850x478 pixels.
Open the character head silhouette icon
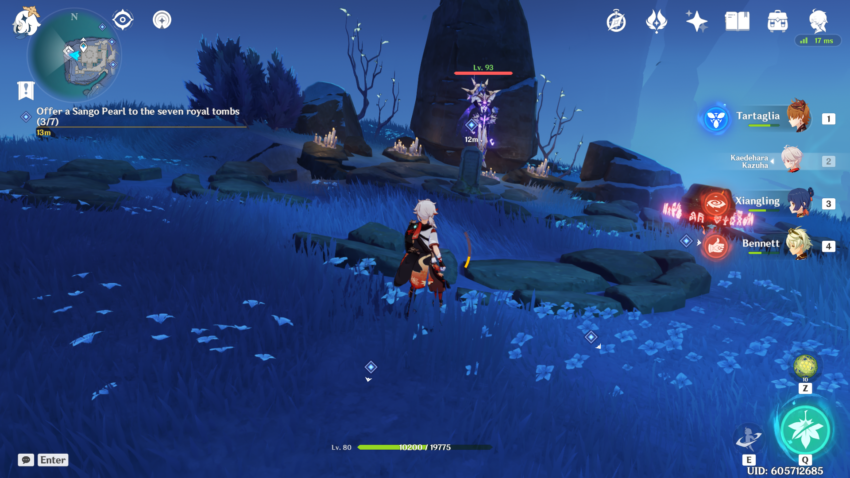(x=818, y=19)
